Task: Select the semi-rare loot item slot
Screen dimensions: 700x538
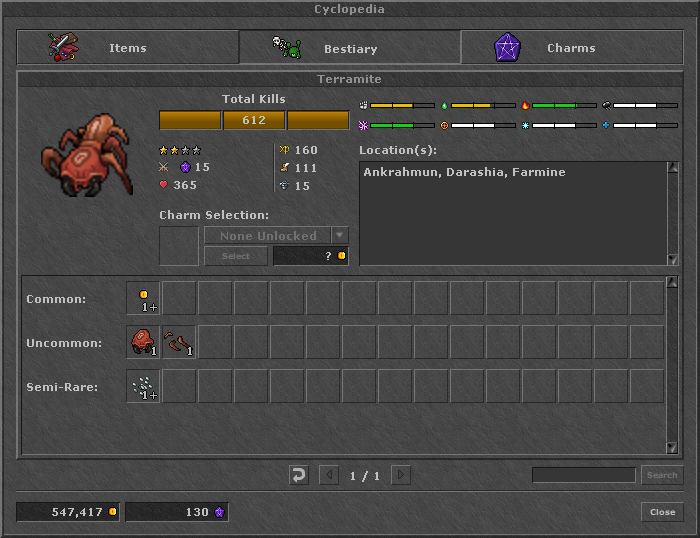Action: (x=143, y=386)
